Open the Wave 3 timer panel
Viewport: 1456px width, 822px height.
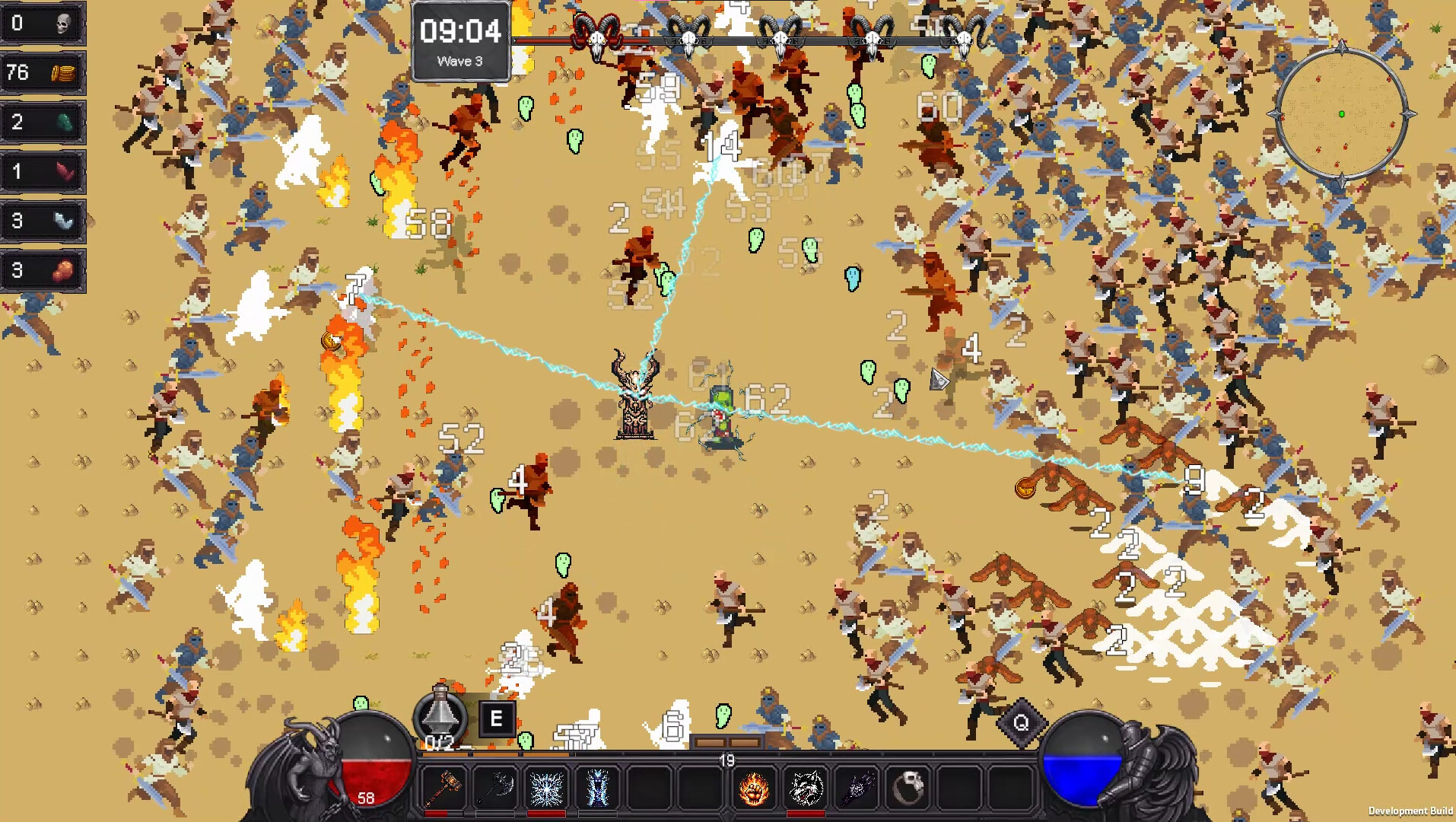pos(460,42)
